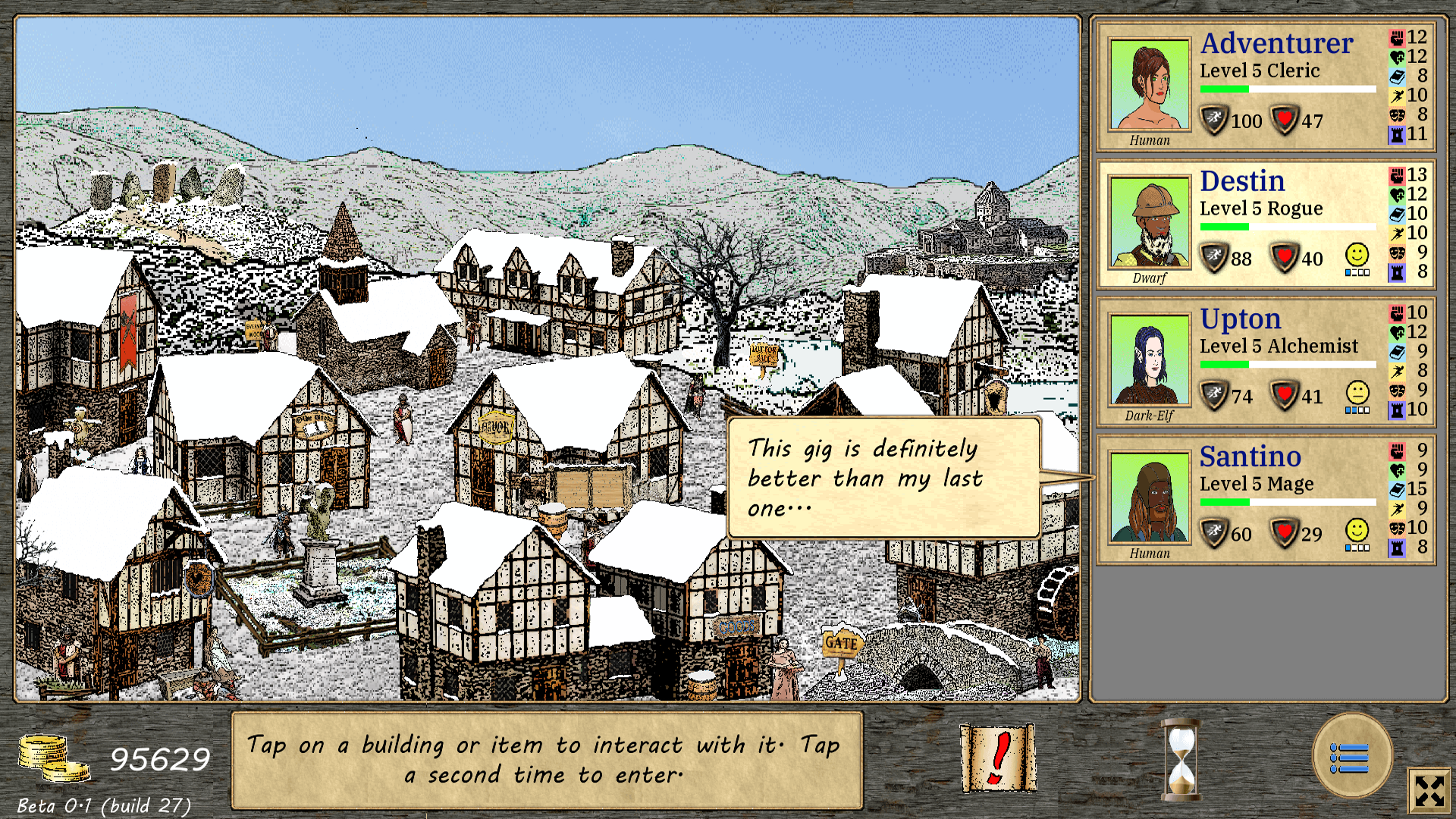
Task: Check Upton's neutral mood face
Action: tap(1357, 393)
